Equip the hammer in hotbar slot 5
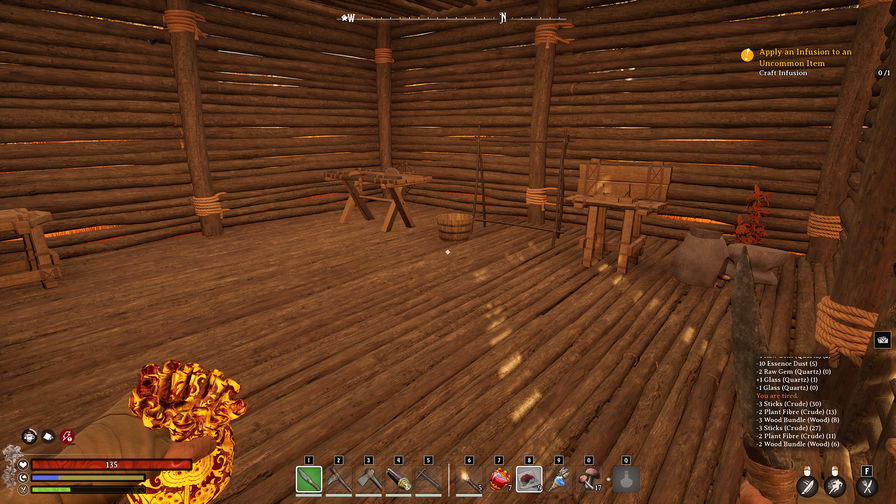 428,480
